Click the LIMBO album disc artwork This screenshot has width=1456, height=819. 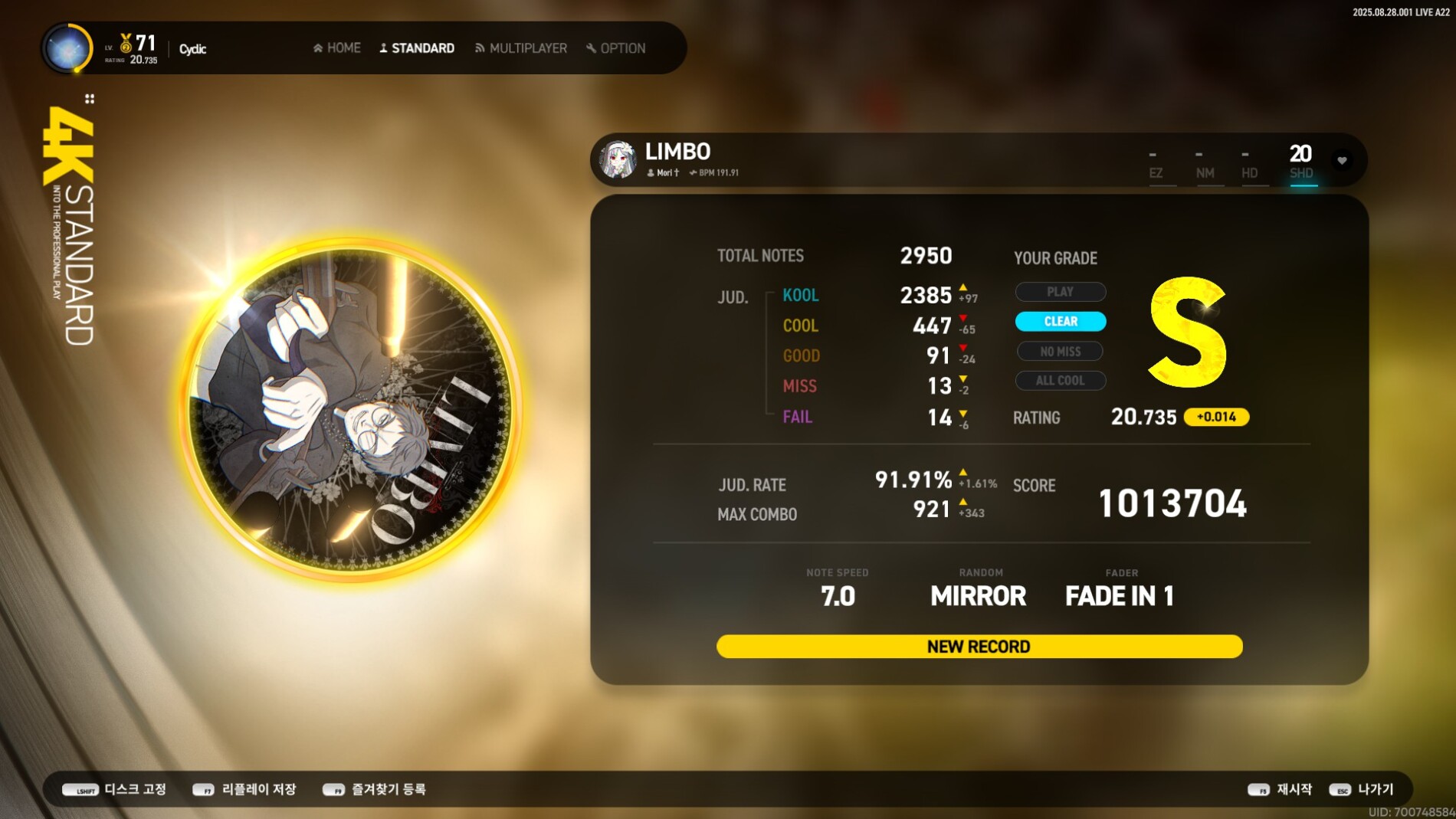click(x=349, y=409)
